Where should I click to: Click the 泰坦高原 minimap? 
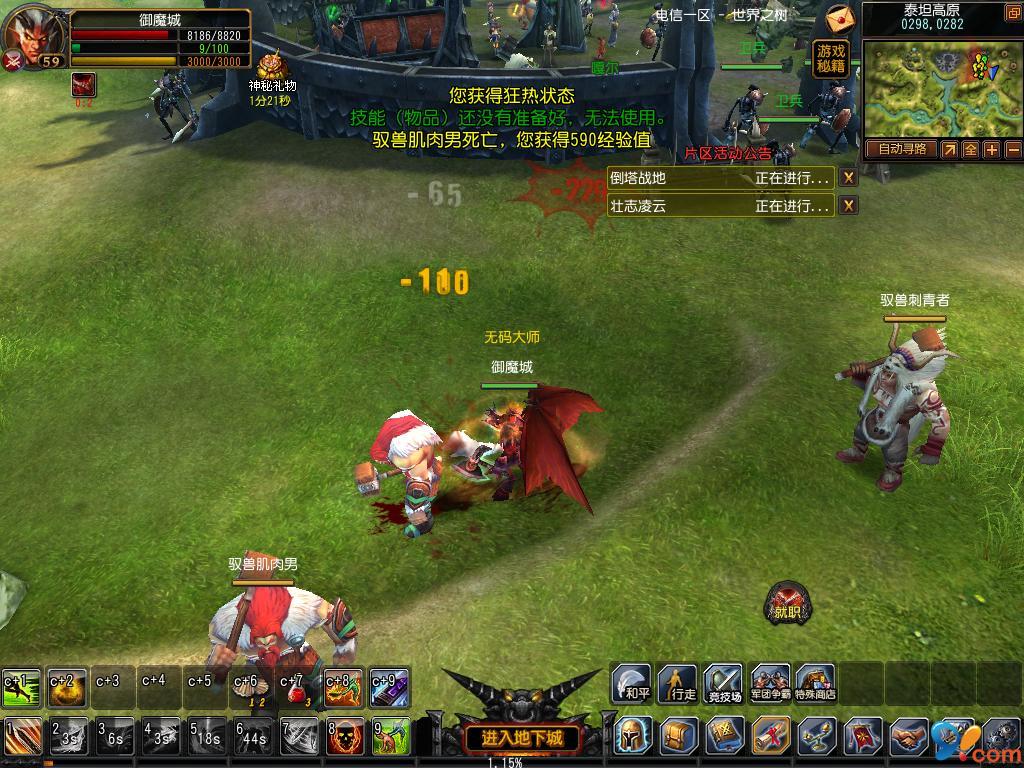tap(941, 88)
